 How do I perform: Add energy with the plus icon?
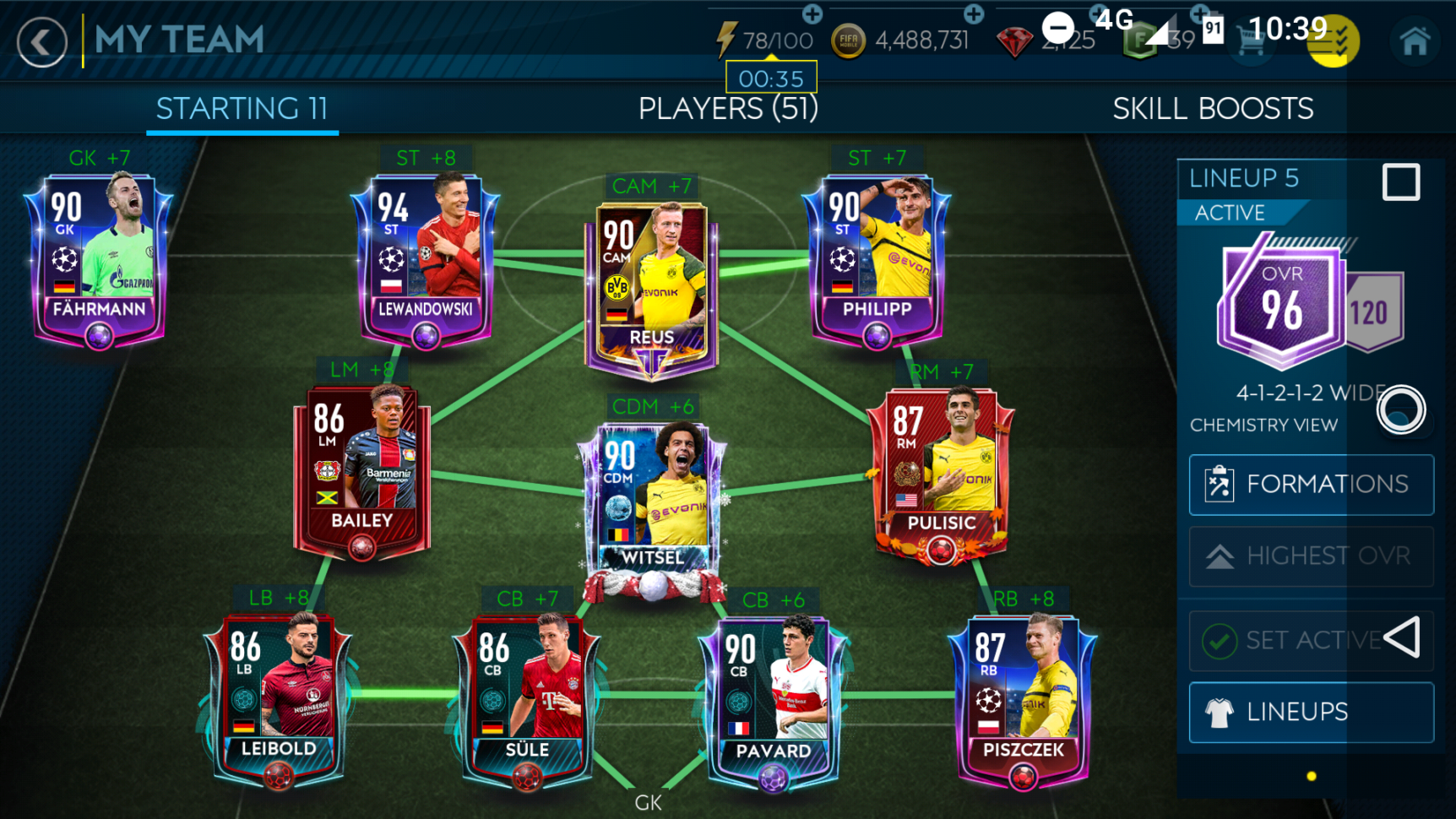812,14
